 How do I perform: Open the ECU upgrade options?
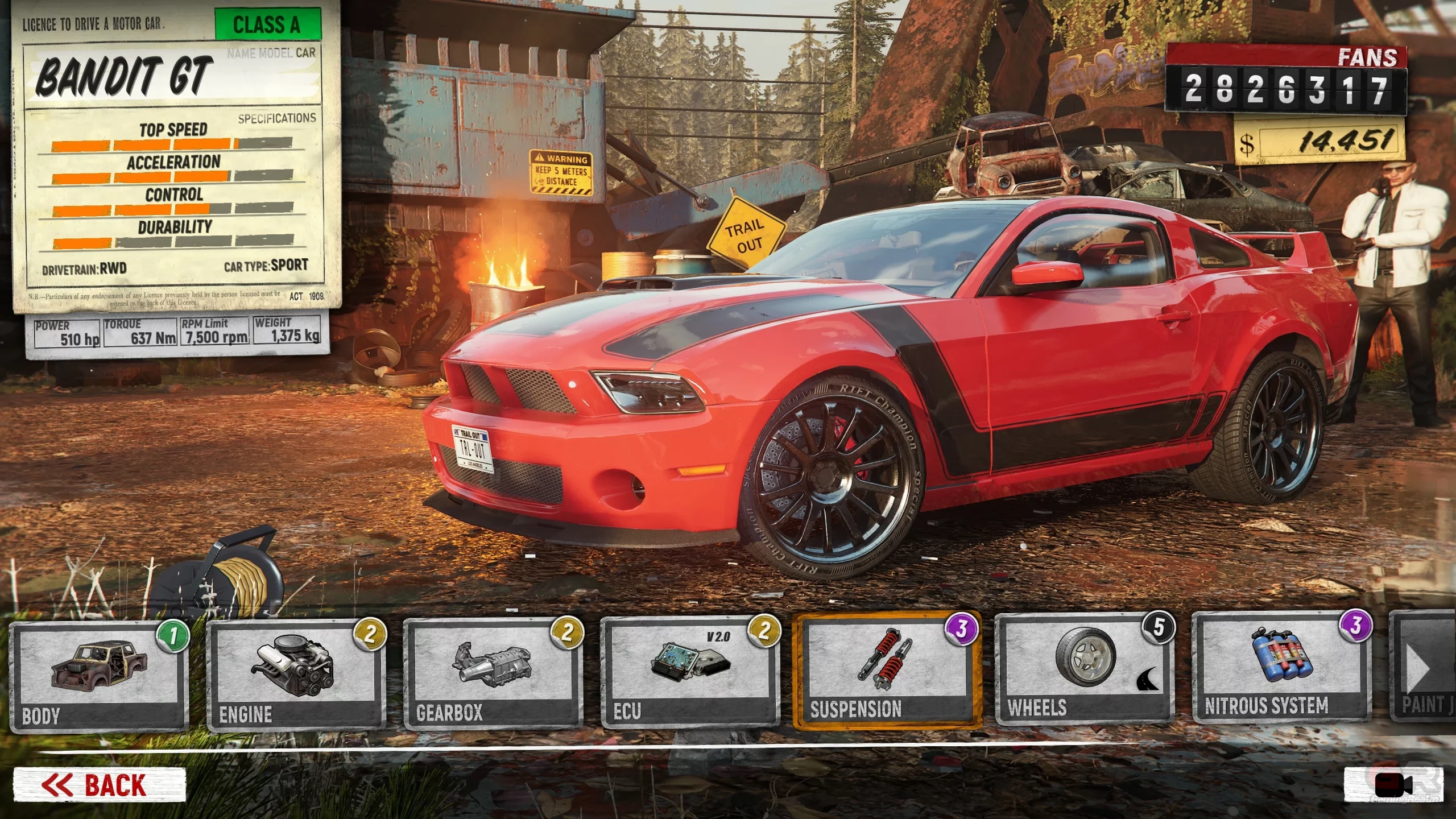coord(689,673)
